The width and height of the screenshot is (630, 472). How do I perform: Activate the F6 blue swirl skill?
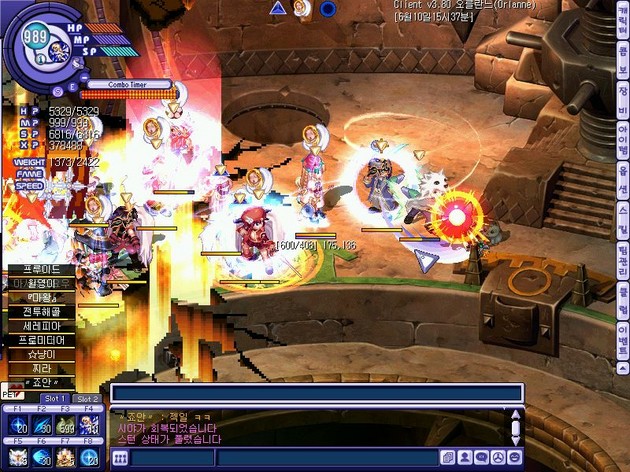[42, 457]
